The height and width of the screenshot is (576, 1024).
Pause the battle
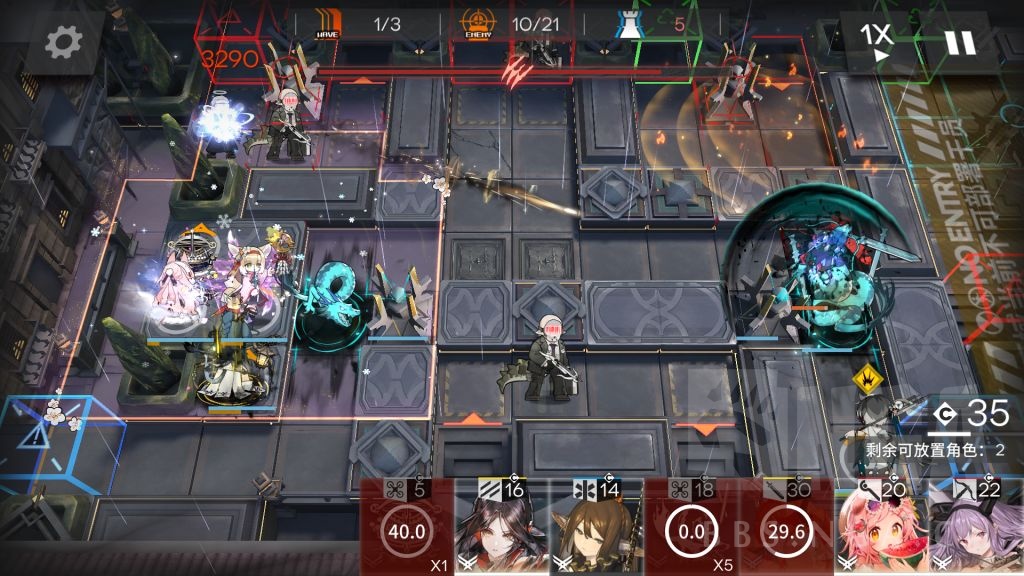point(959,42)
